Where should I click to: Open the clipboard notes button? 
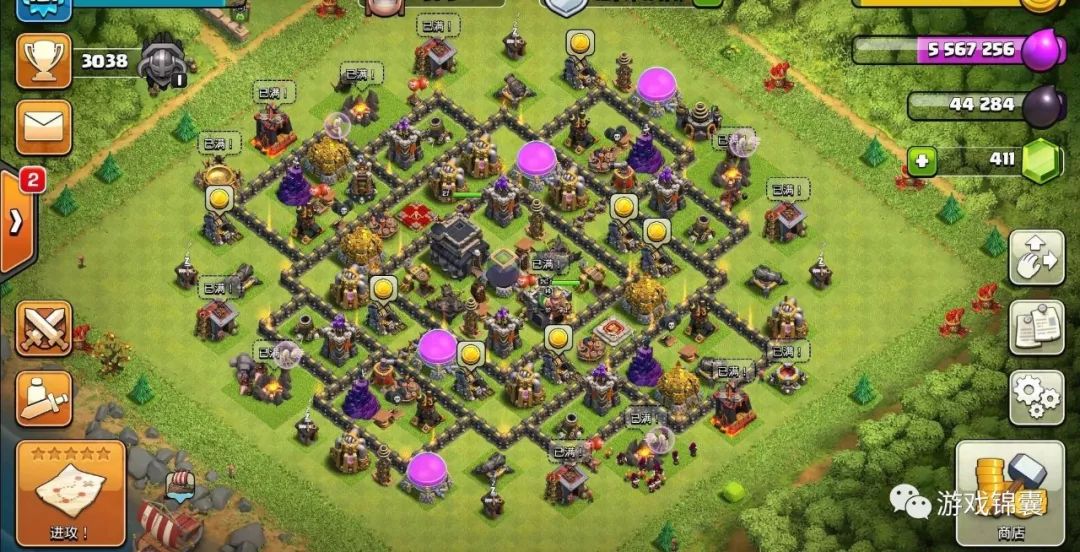tap(1036, 327)
